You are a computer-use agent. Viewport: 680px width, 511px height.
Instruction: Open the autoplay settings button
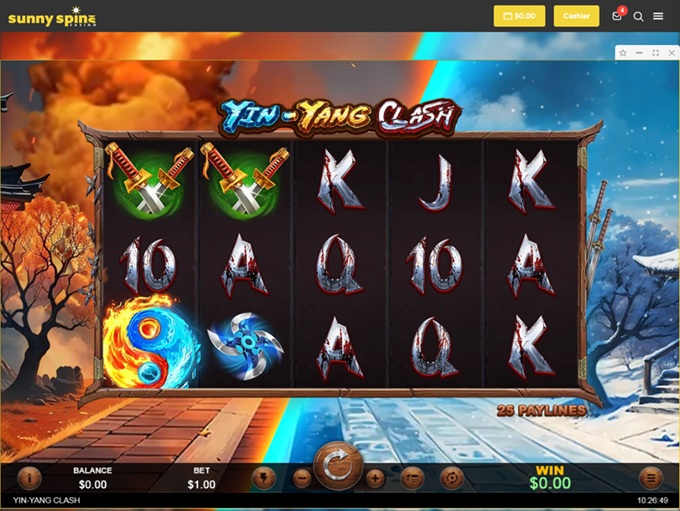point(451,478)
